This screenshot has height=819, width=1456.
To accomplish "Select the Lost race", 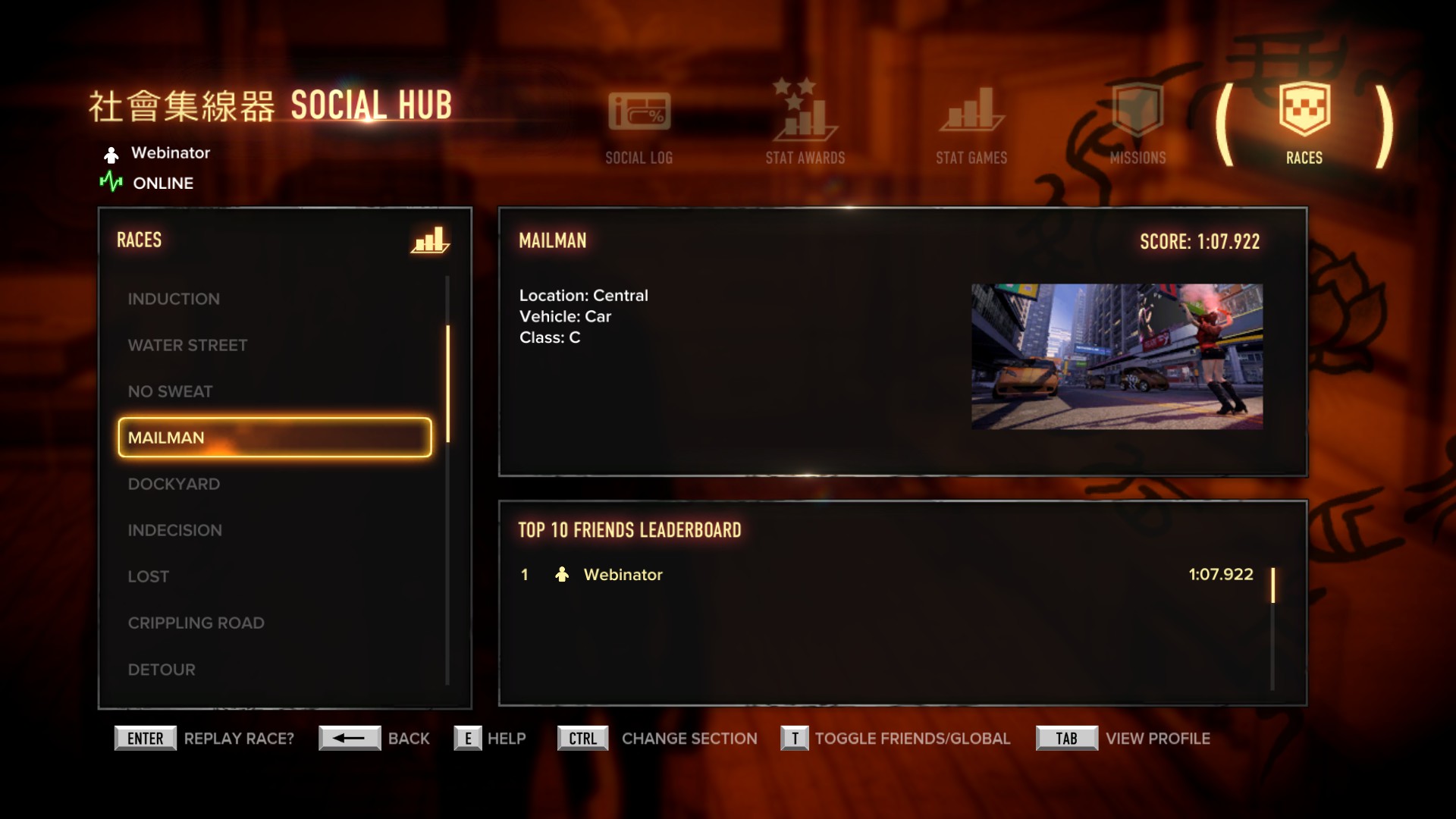I will [148, 576].
